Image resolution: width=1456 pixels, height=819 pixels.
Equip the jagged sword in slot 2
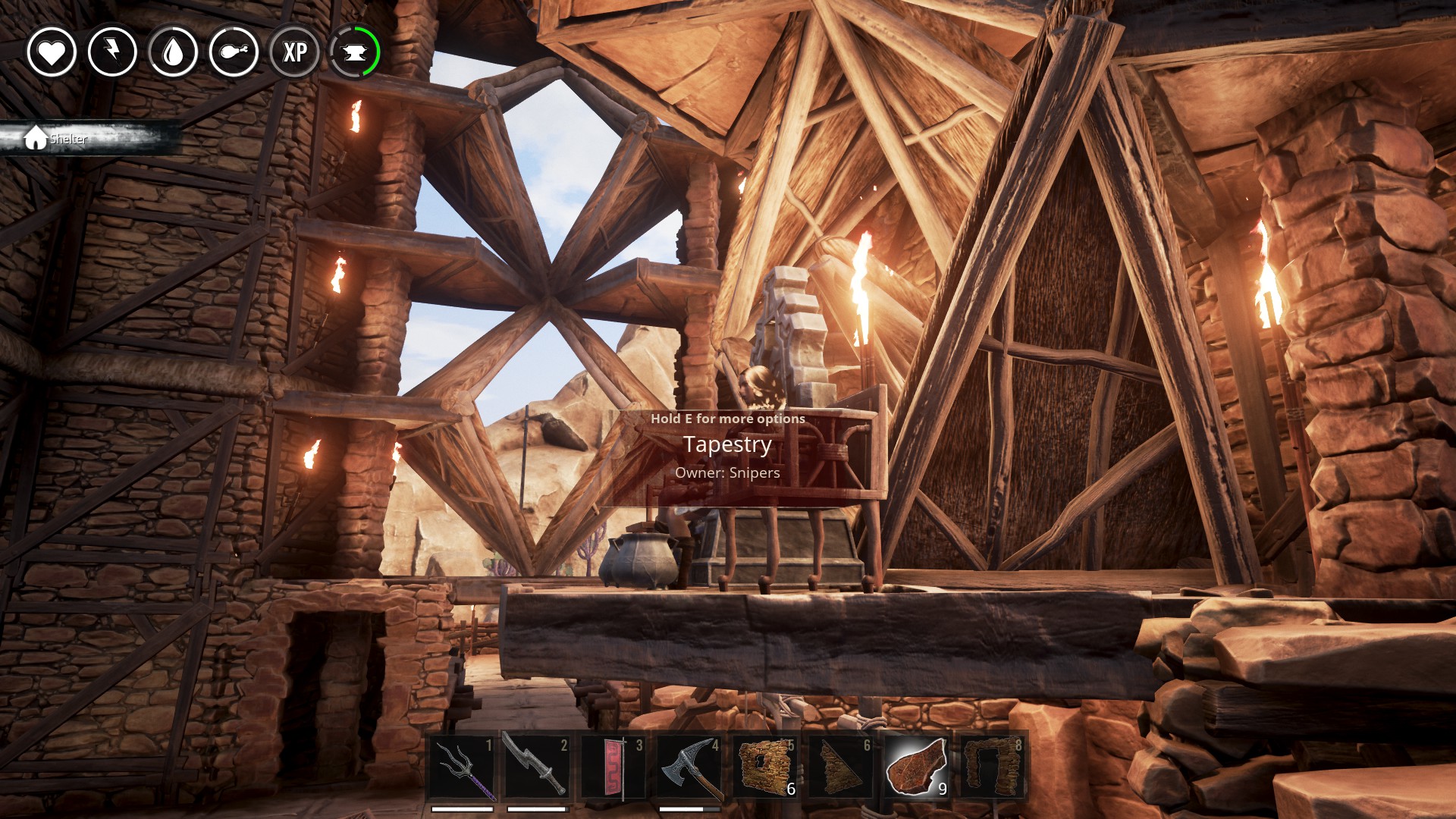(537, 767)
